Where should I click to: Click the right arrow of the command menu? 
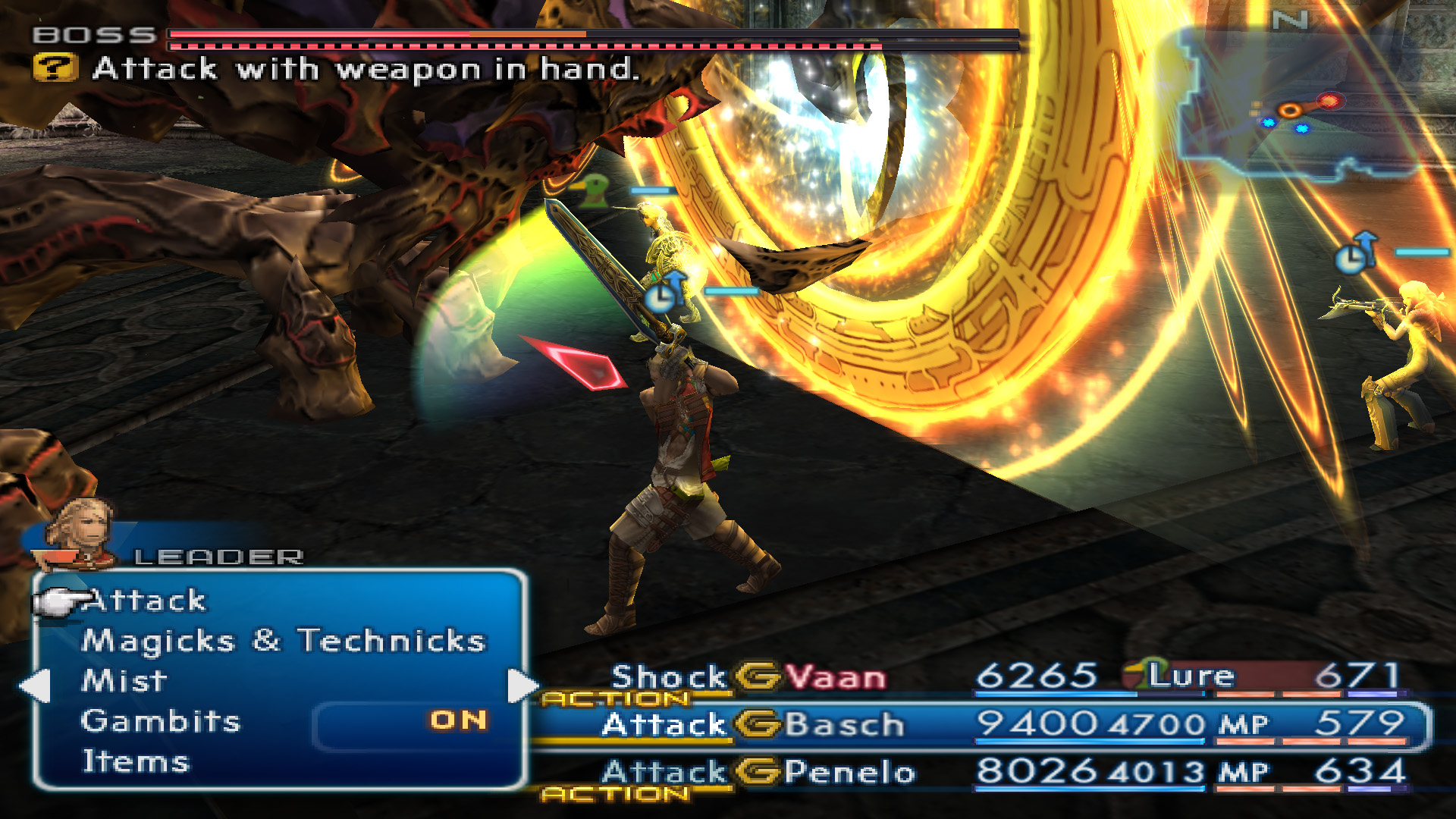point(522,686)
